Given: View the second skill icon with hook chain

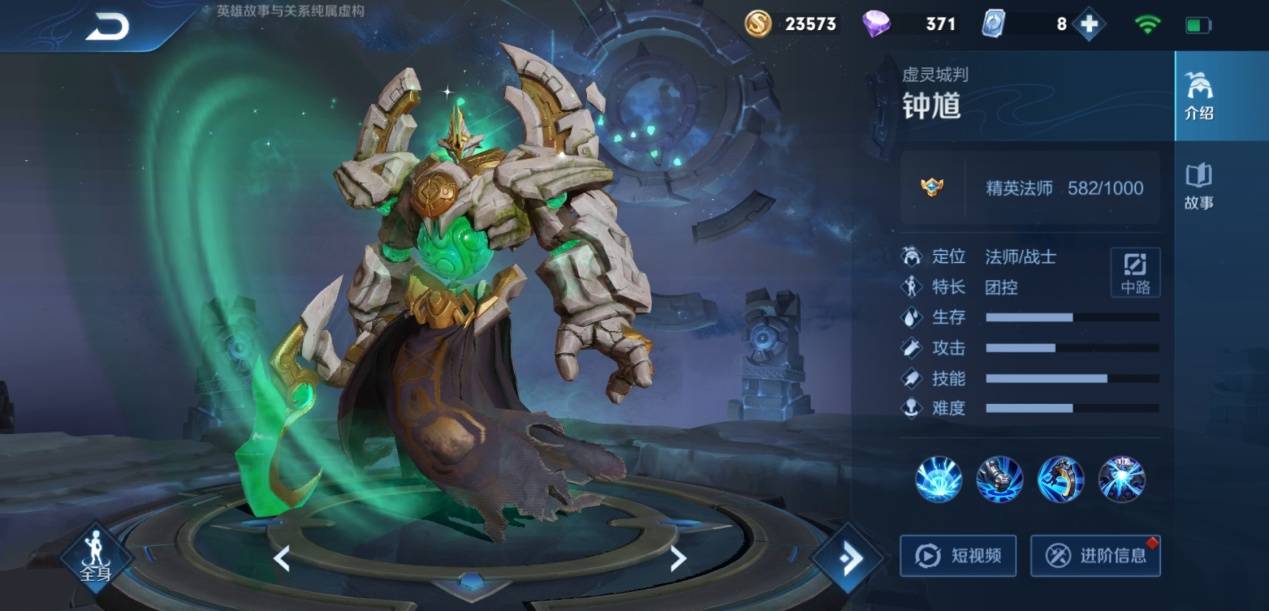Looking at the screenshot, I should [999, 479].
